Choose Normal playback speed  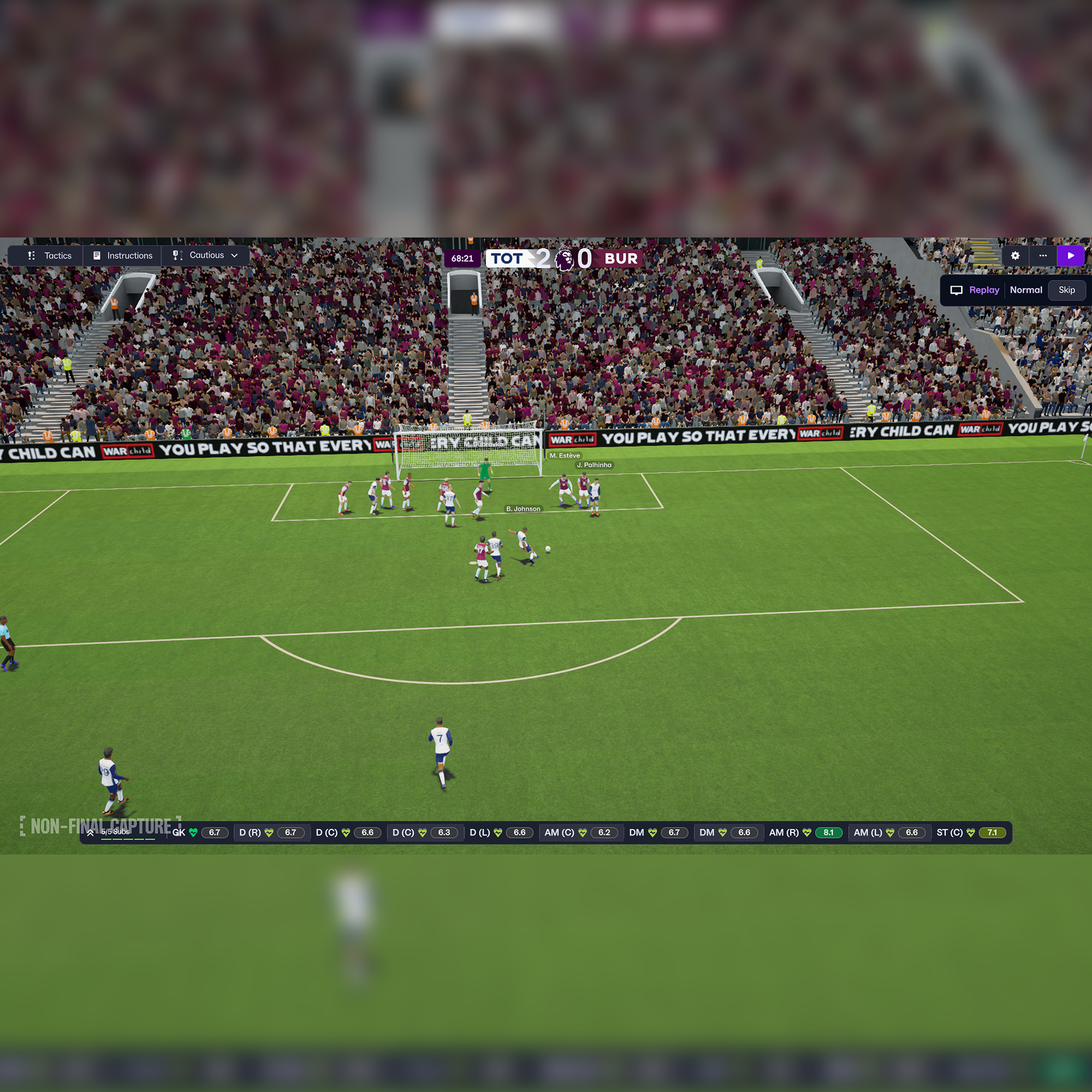(x=1026, y=290)
